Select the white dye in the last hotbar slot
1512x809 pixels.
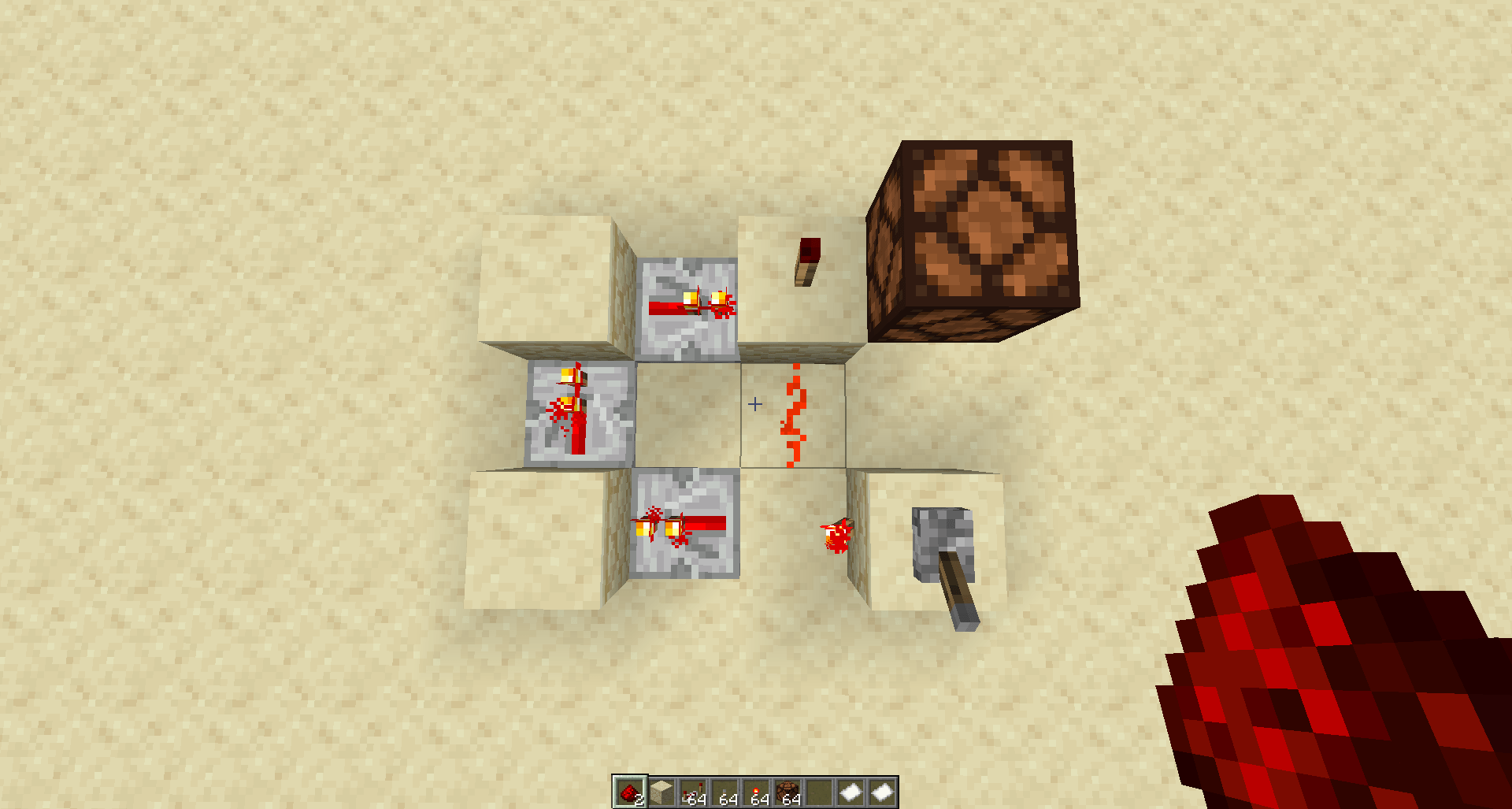pyautogui.click(x=883, y=790)
